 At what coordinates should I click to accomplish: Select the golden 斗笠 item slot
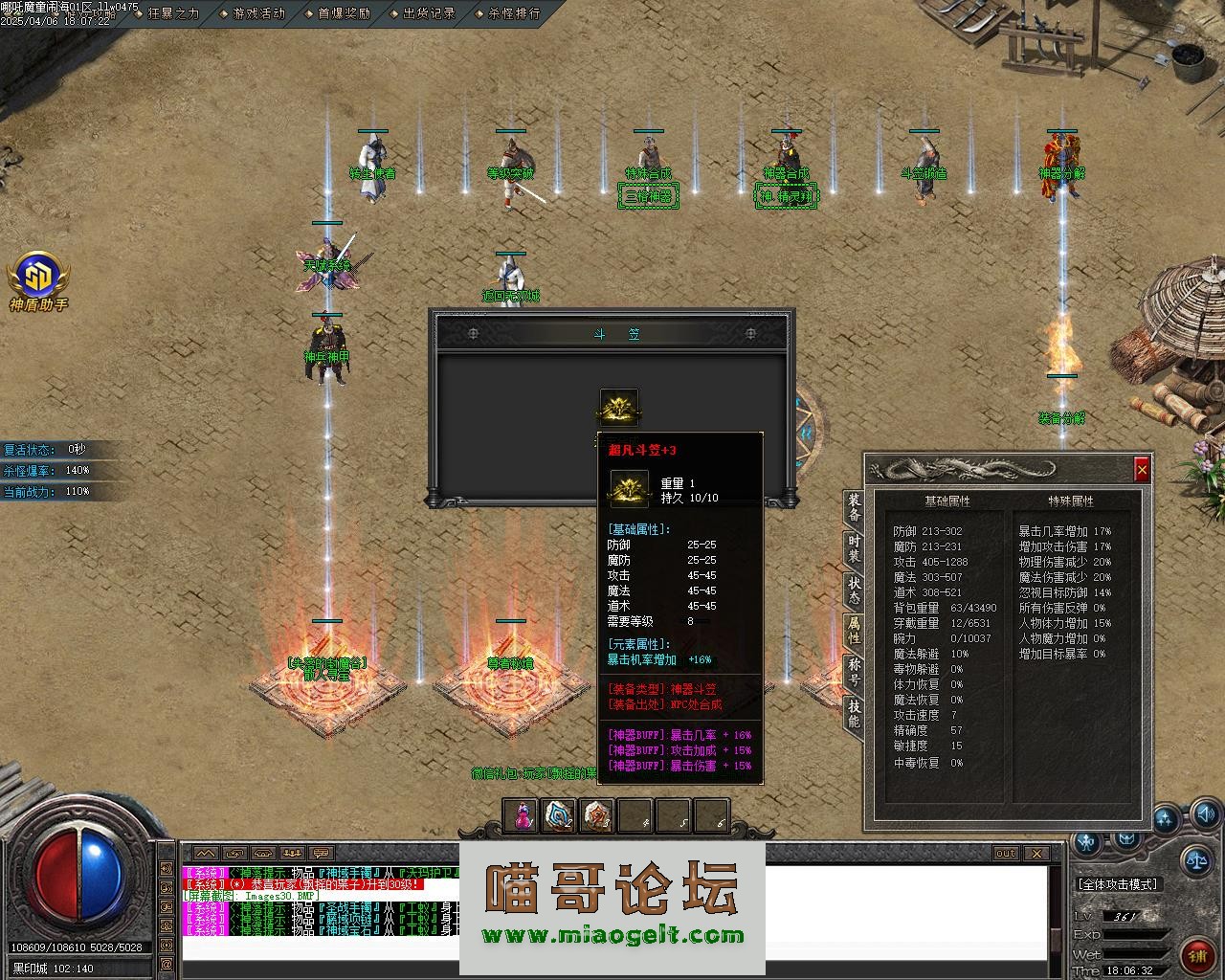pyautogui.click(x=619, y=407)
